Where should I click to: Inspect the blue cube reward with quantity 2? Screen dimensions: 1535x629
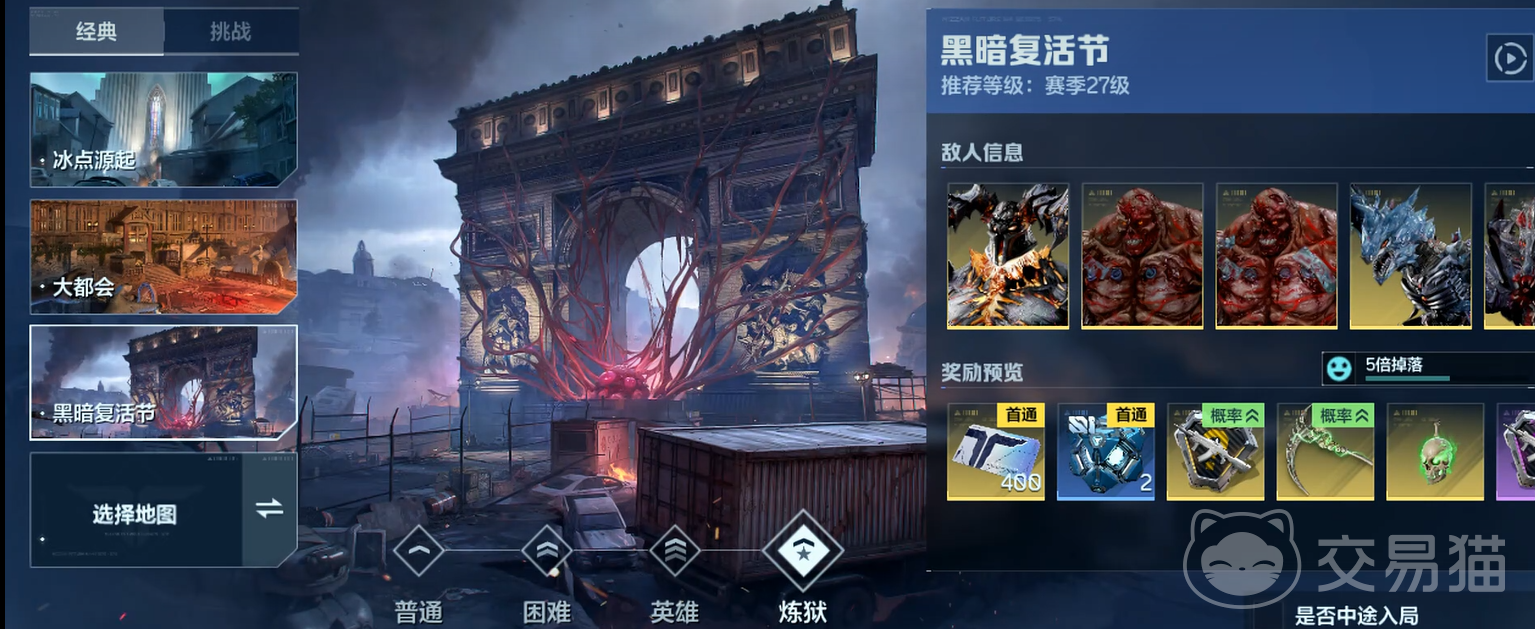(x=1106, y=451)
